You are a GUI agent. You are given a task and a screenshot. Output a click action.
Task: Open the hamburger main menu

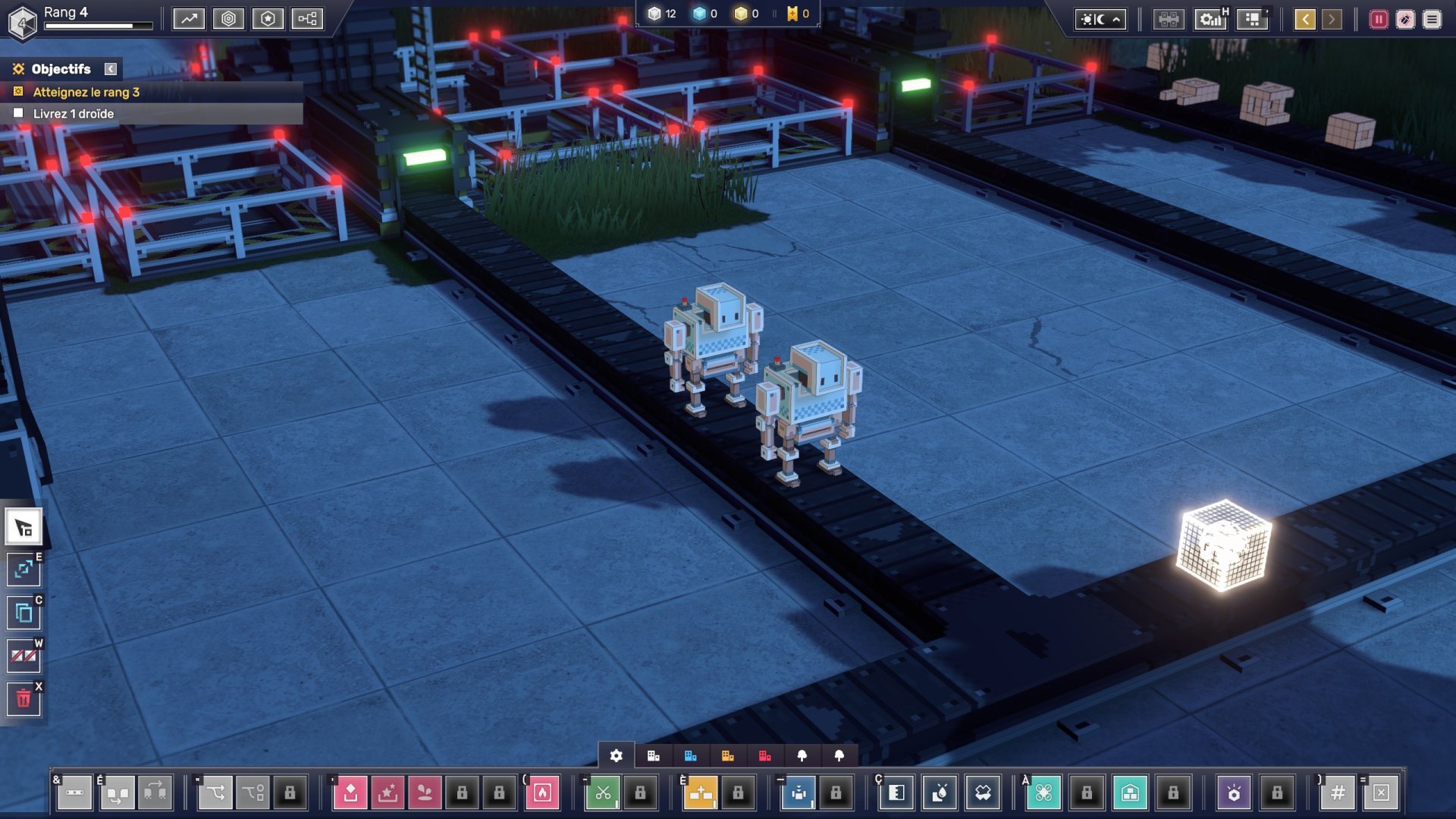(x=1432, y=20)
